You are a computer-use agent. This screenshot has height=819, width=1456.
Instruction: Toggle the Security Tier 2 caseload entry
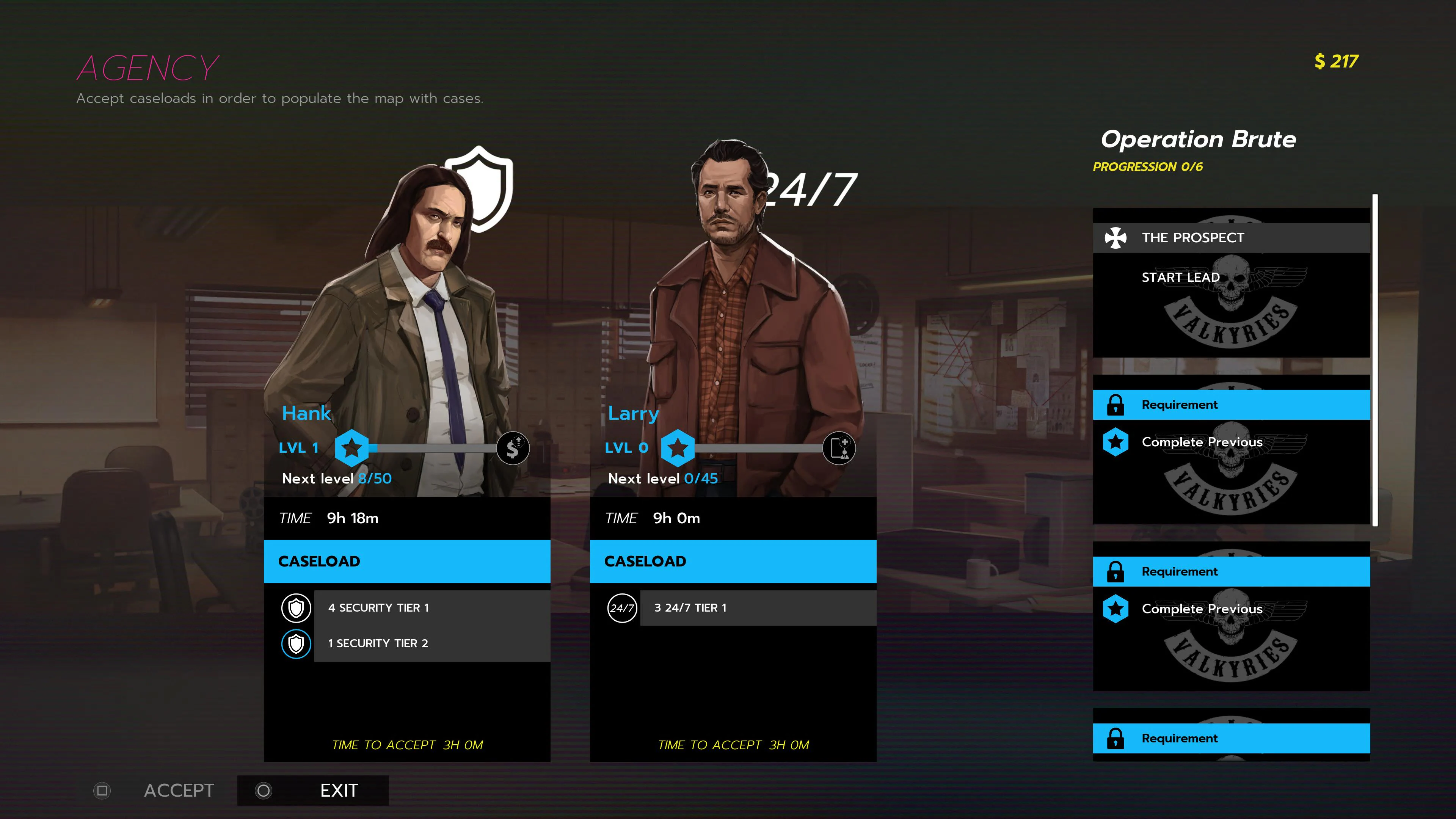tap(432, 643)
